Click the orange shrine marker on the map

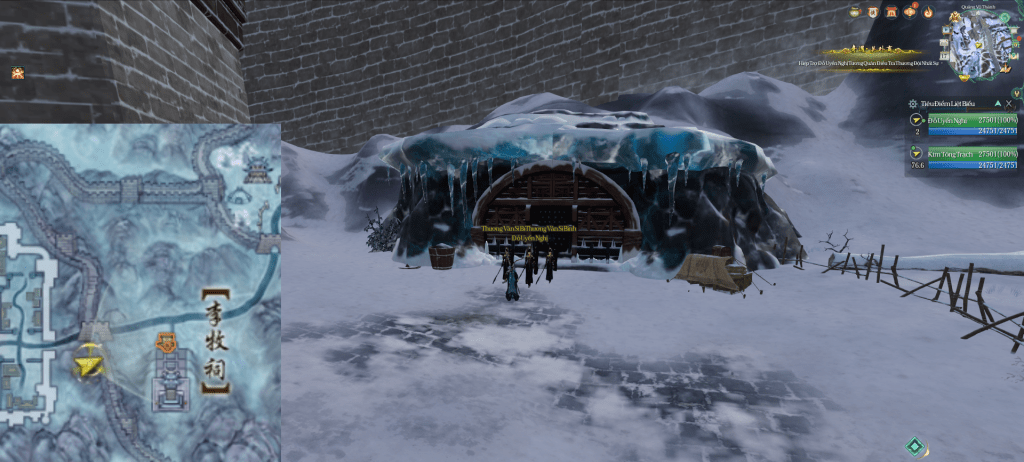[166, 344]
